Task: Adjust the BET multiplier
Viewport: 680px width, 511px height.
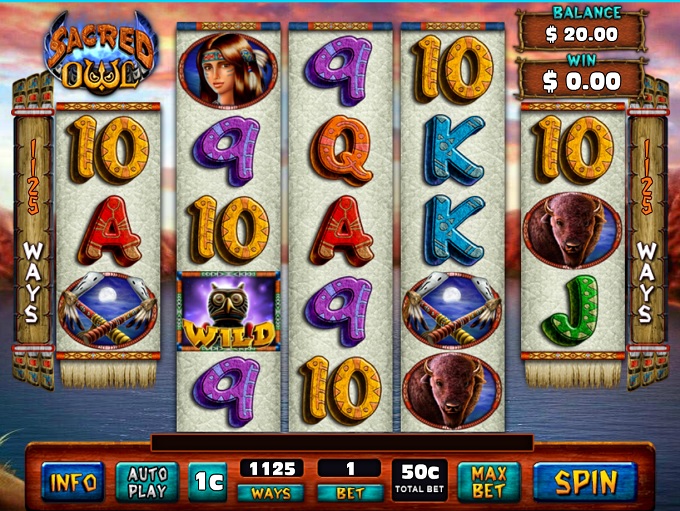Action: [x=349, y=493]
